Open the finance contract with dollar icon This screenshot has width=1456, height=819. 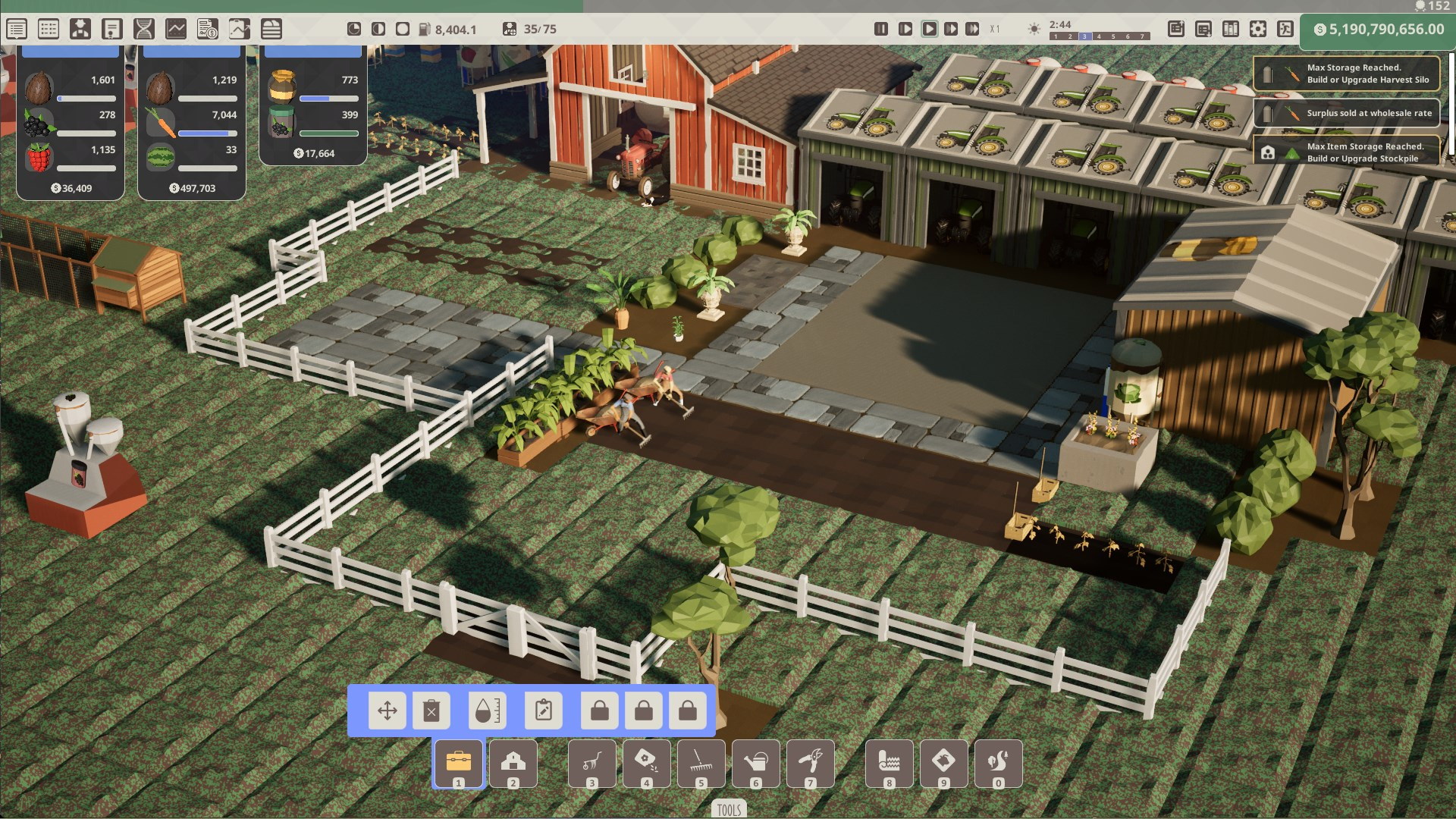click(x=207, y=29)
